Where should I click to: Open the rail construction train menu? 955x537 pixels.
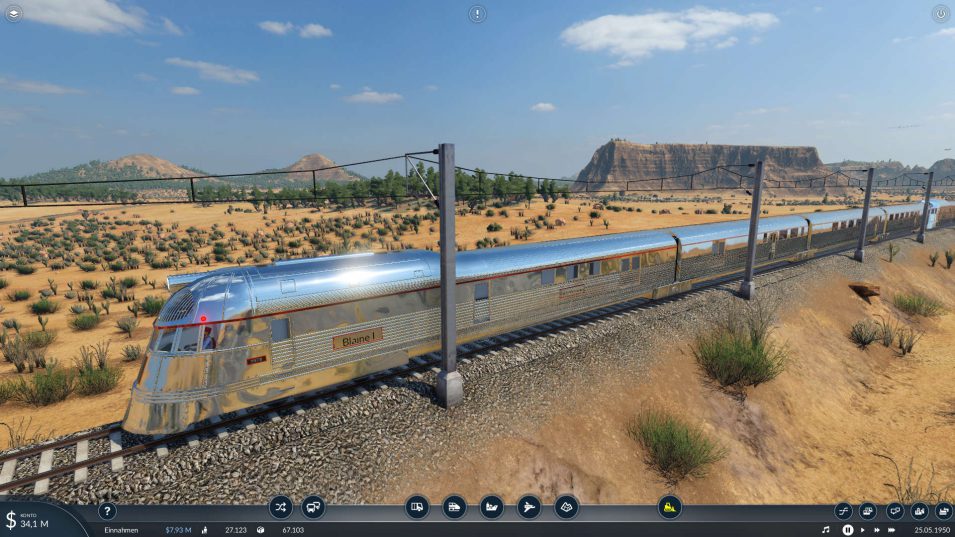(x=454, y=507)
